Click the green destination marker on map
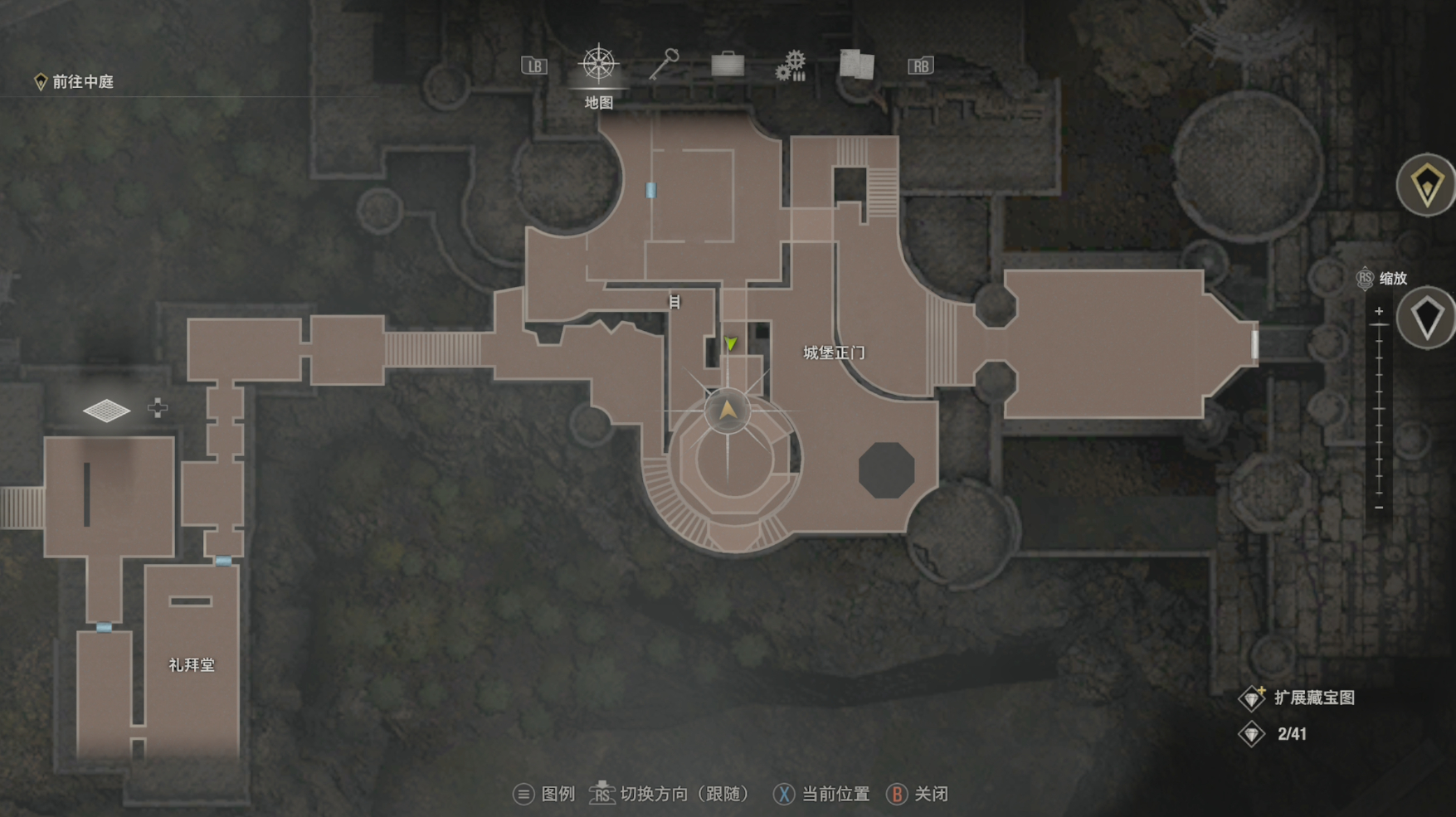This screenshot has width=1456, height=817. click(730, 343)
